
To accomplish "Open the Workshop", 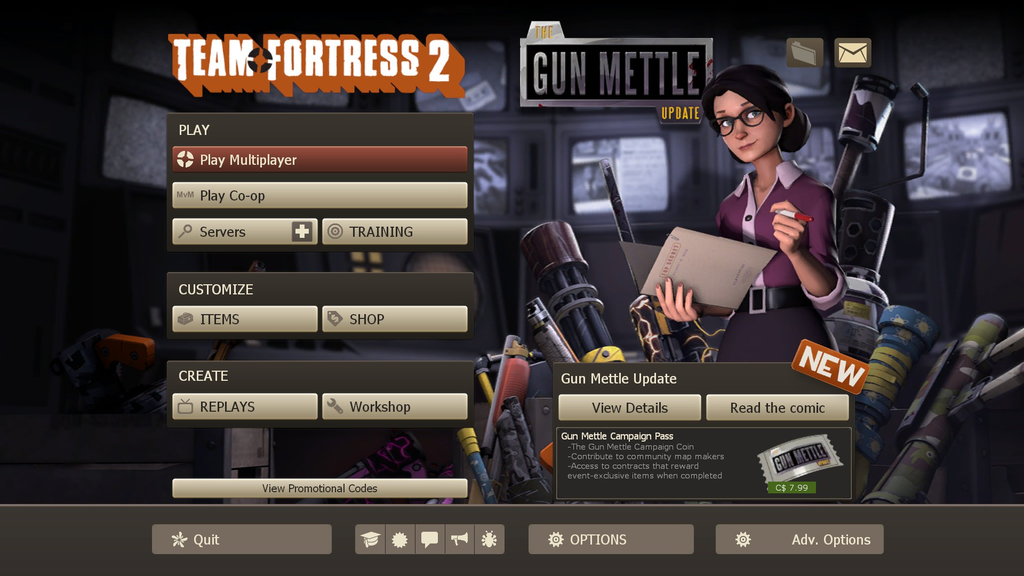I will (395, 407).
